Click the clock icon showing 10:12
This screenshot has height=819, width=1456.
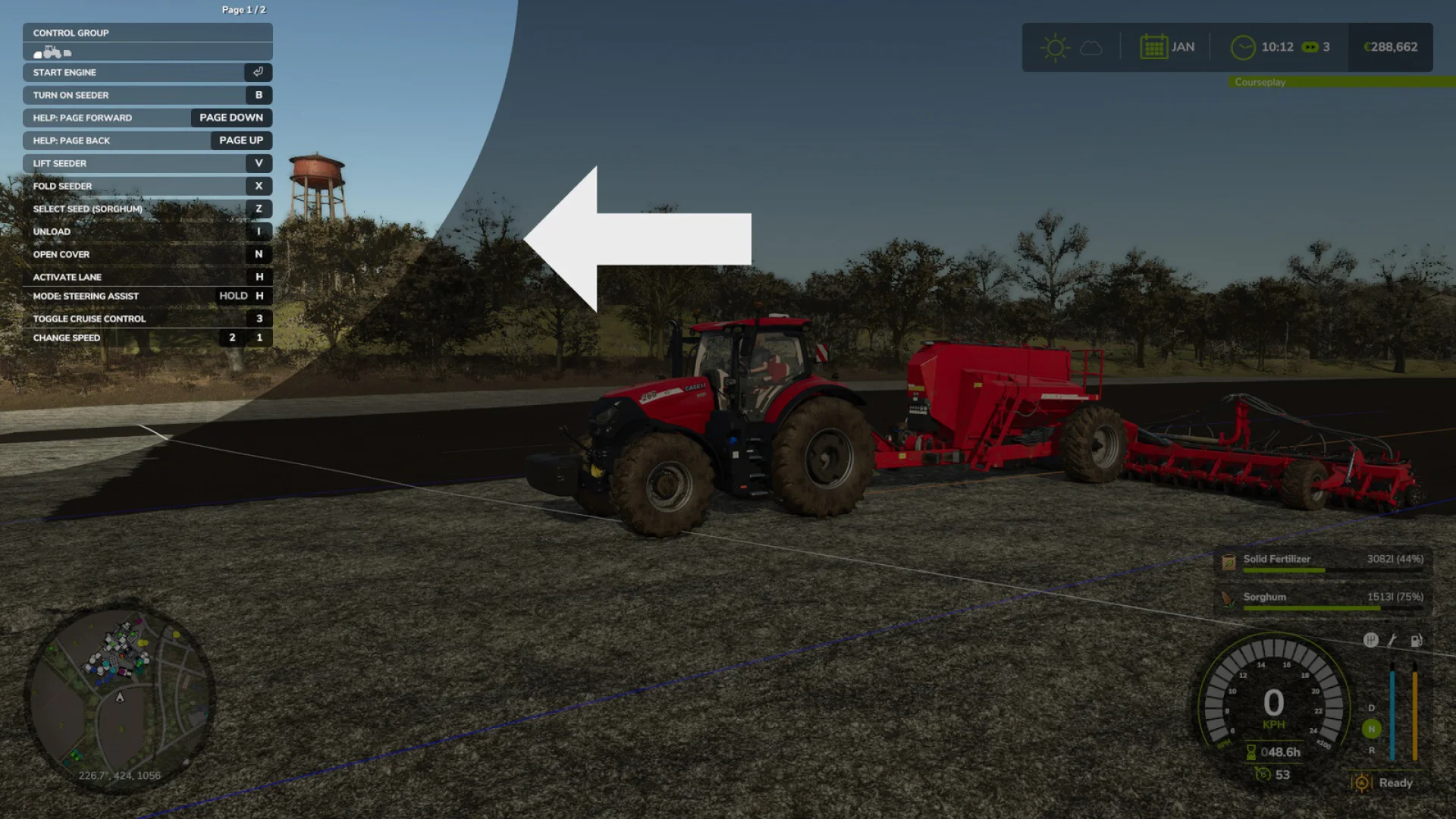1242,46
